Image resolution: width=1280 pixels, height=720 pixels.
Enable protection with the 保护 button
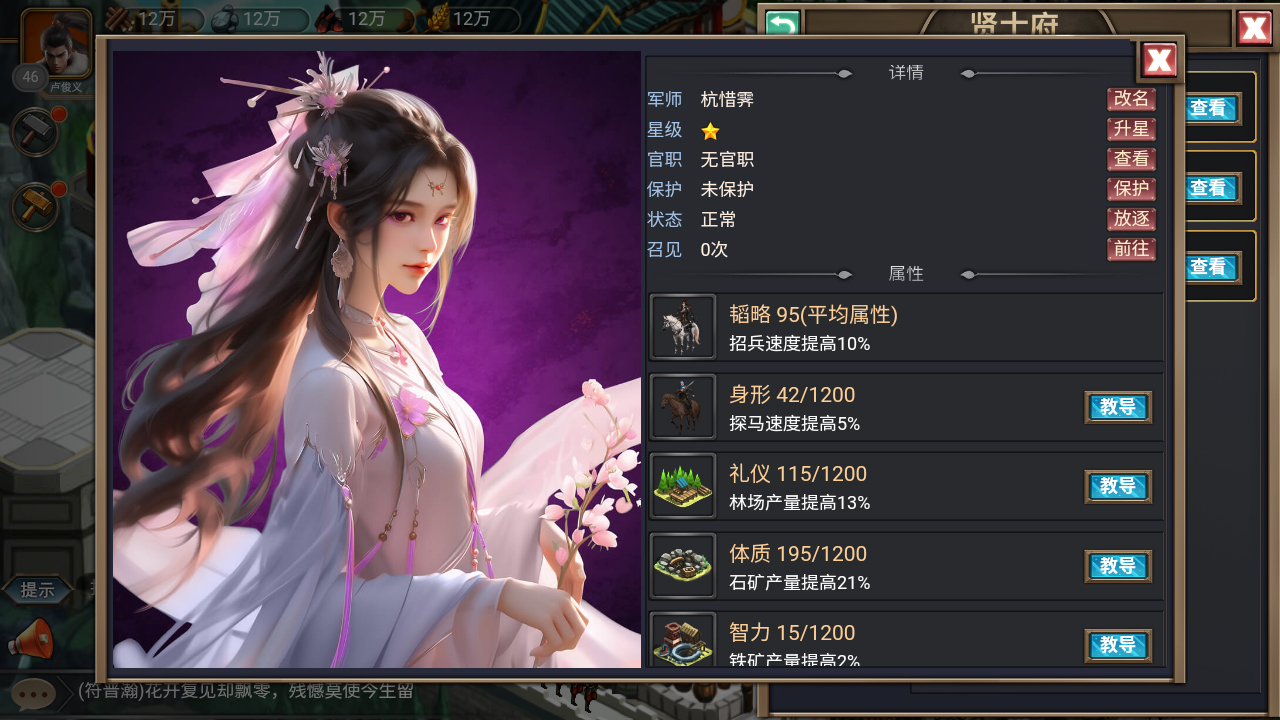pos(1131,189)
